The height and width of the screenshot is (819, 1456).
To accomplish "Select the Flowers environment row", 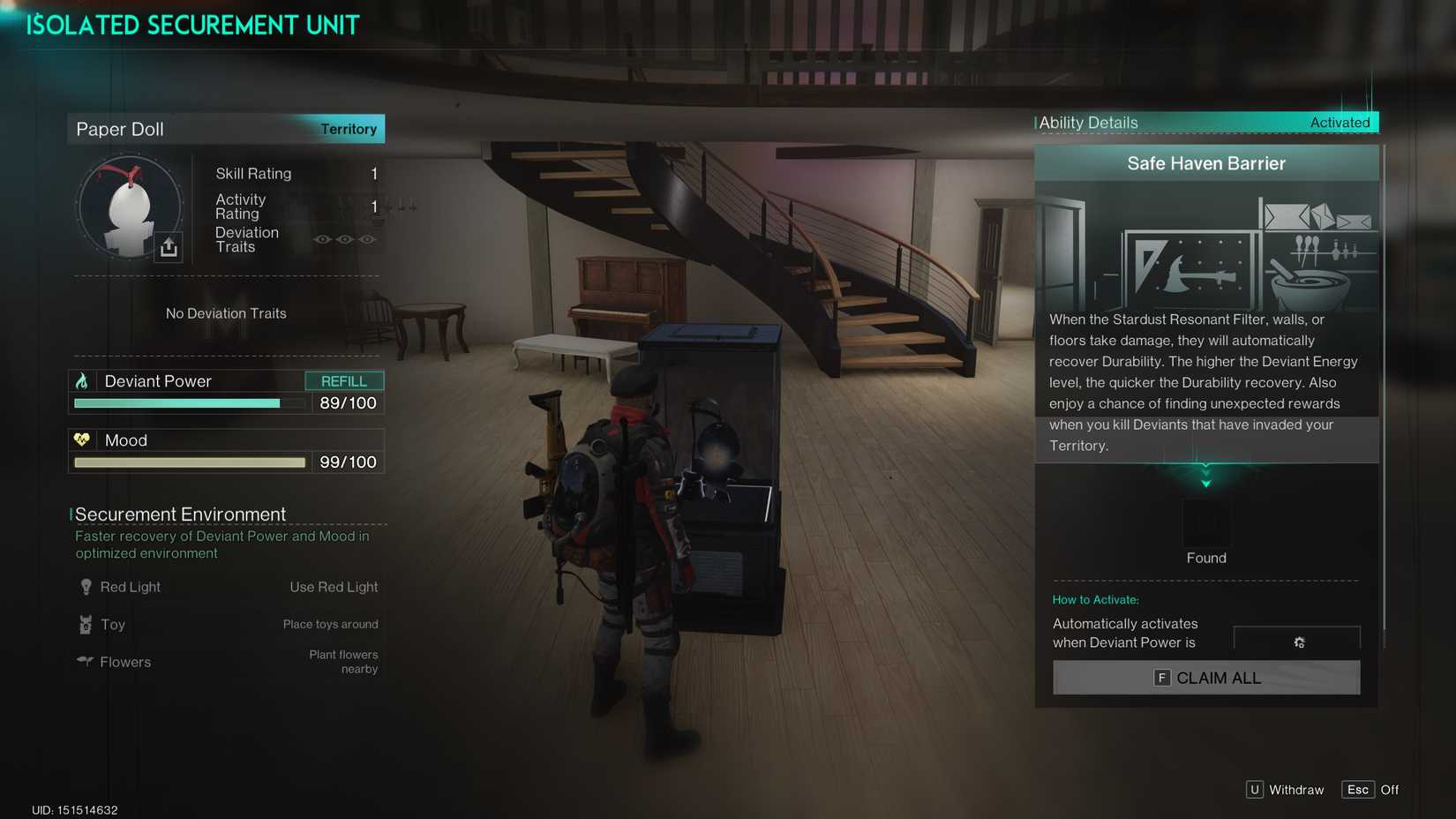I will pyautogui.click(x=227, y=662).
